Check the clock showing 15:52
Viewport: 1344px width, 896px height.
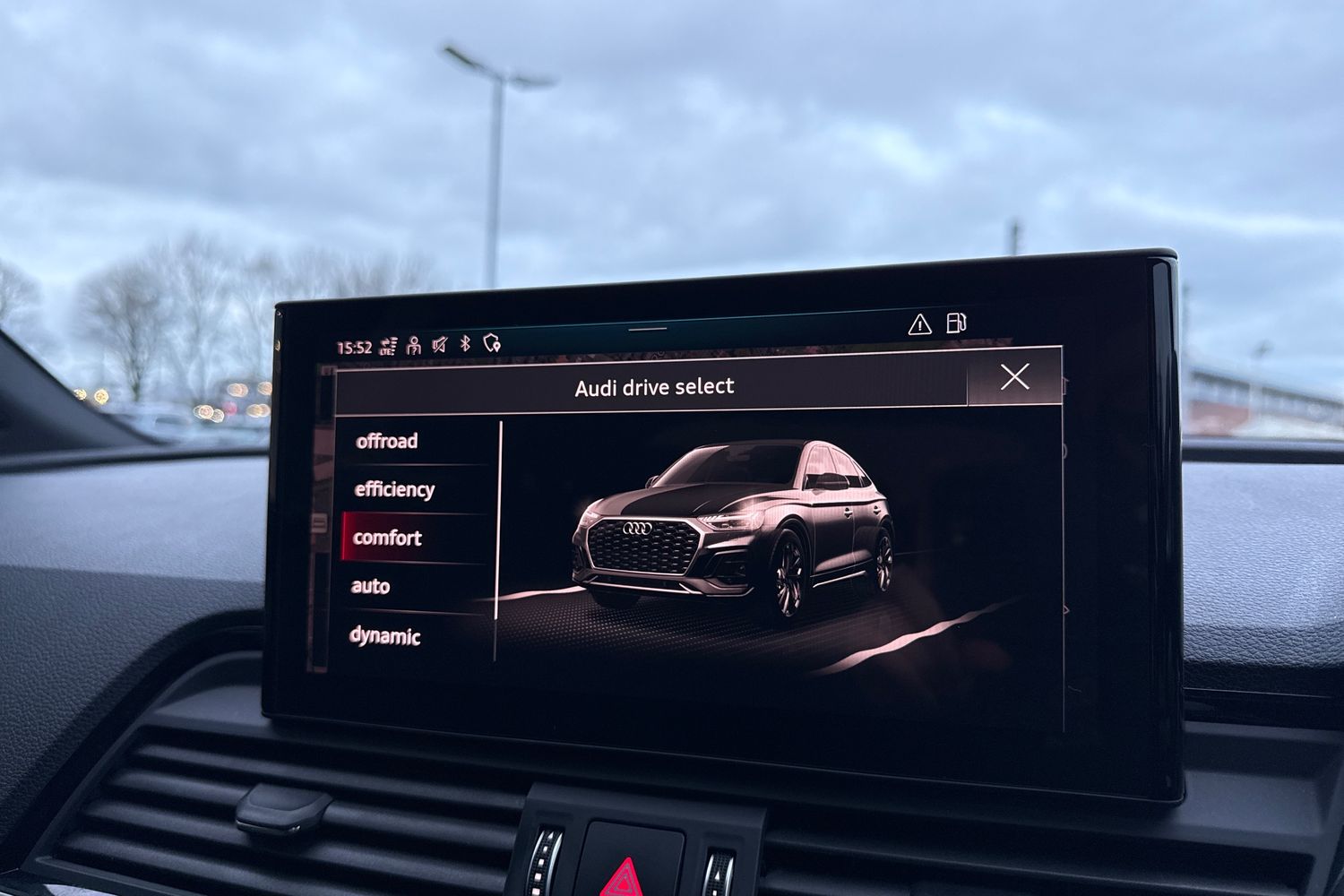(353, 348)
